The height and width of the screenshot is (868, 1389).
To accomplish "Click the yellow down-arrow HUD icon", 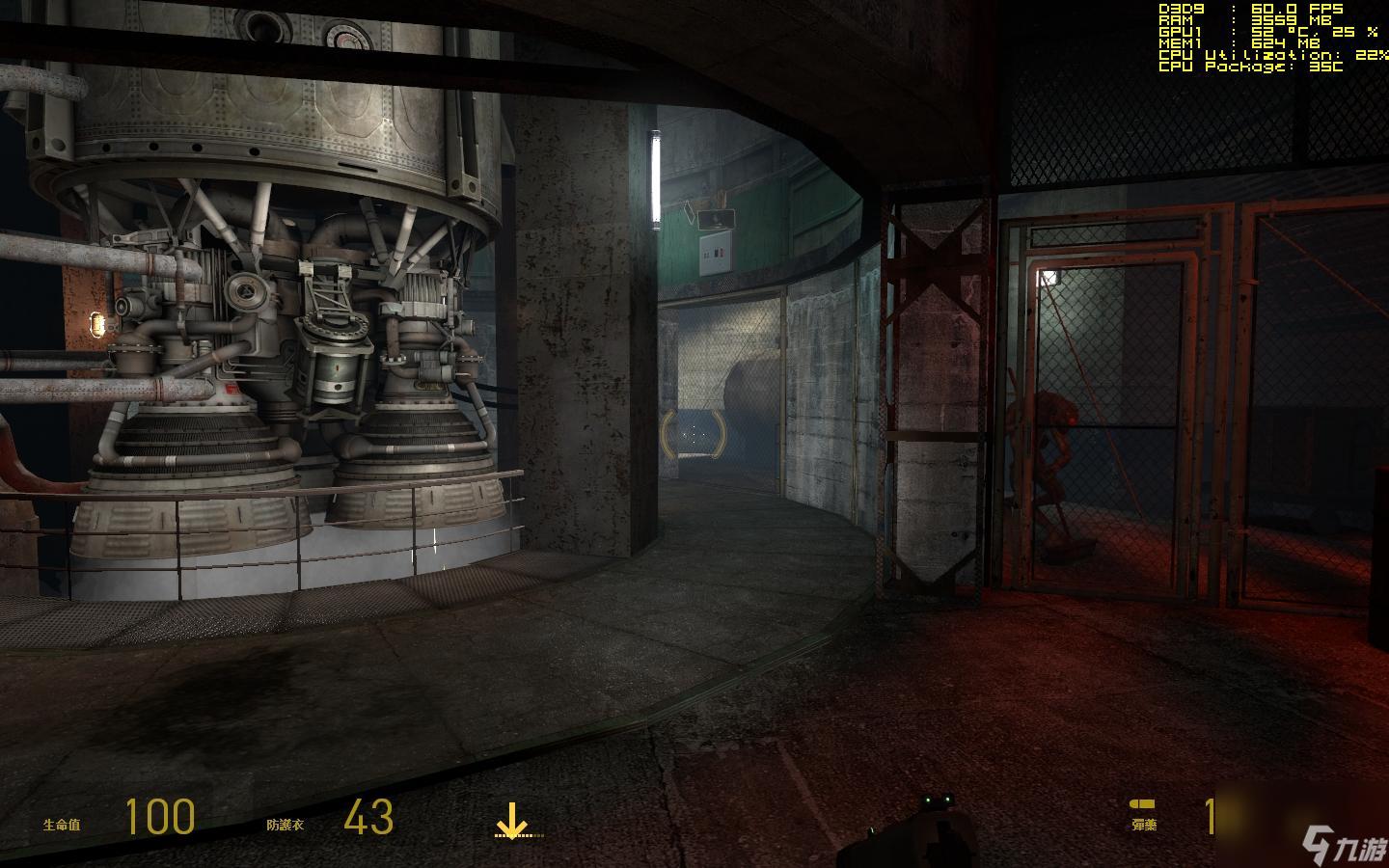I will (511, 821).
